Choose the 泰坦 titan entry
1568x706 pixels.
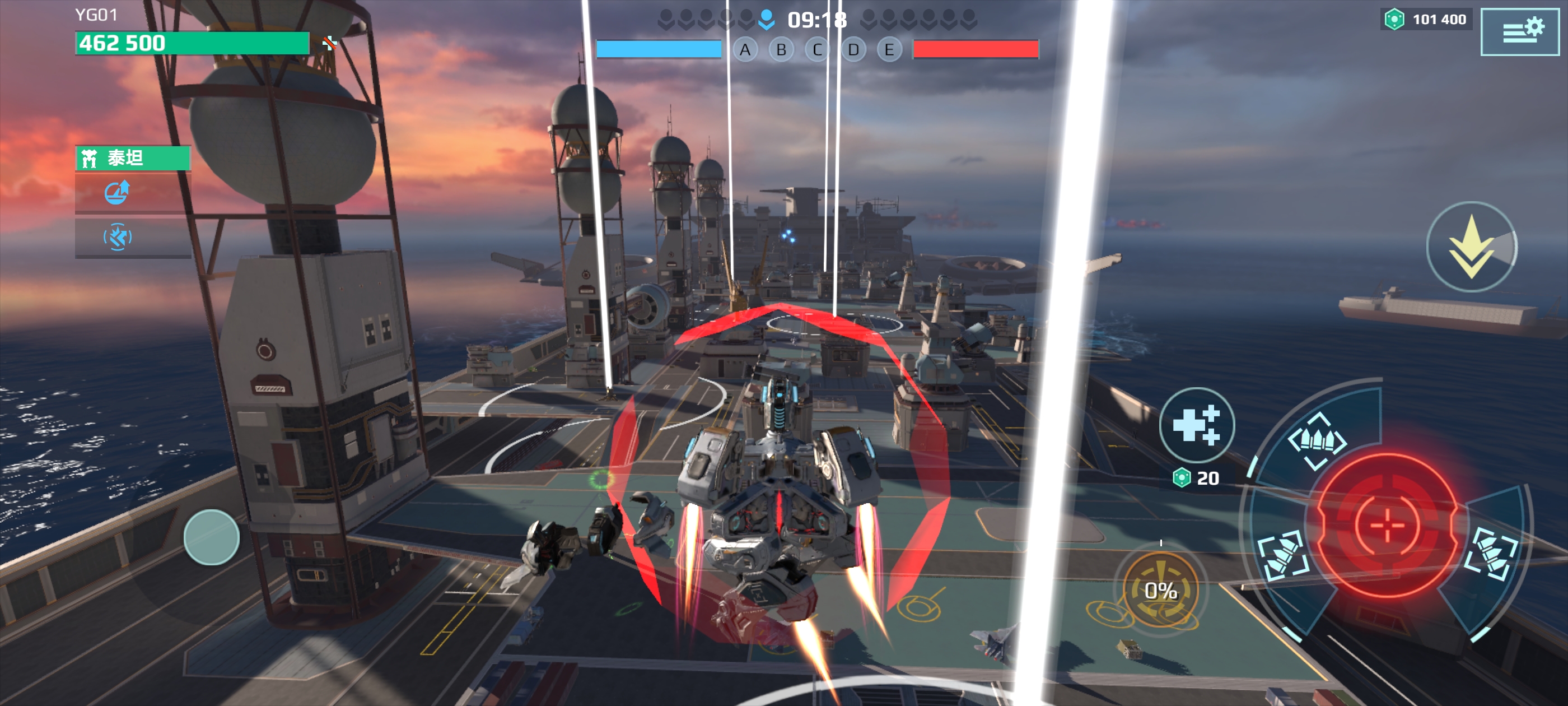point(133,158)
